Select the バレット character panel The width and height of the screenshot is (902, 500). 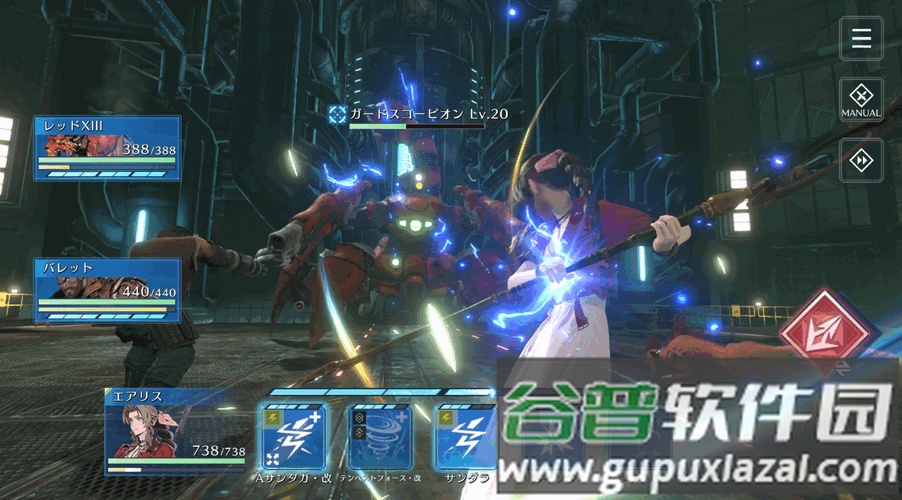tap(108, 290)
